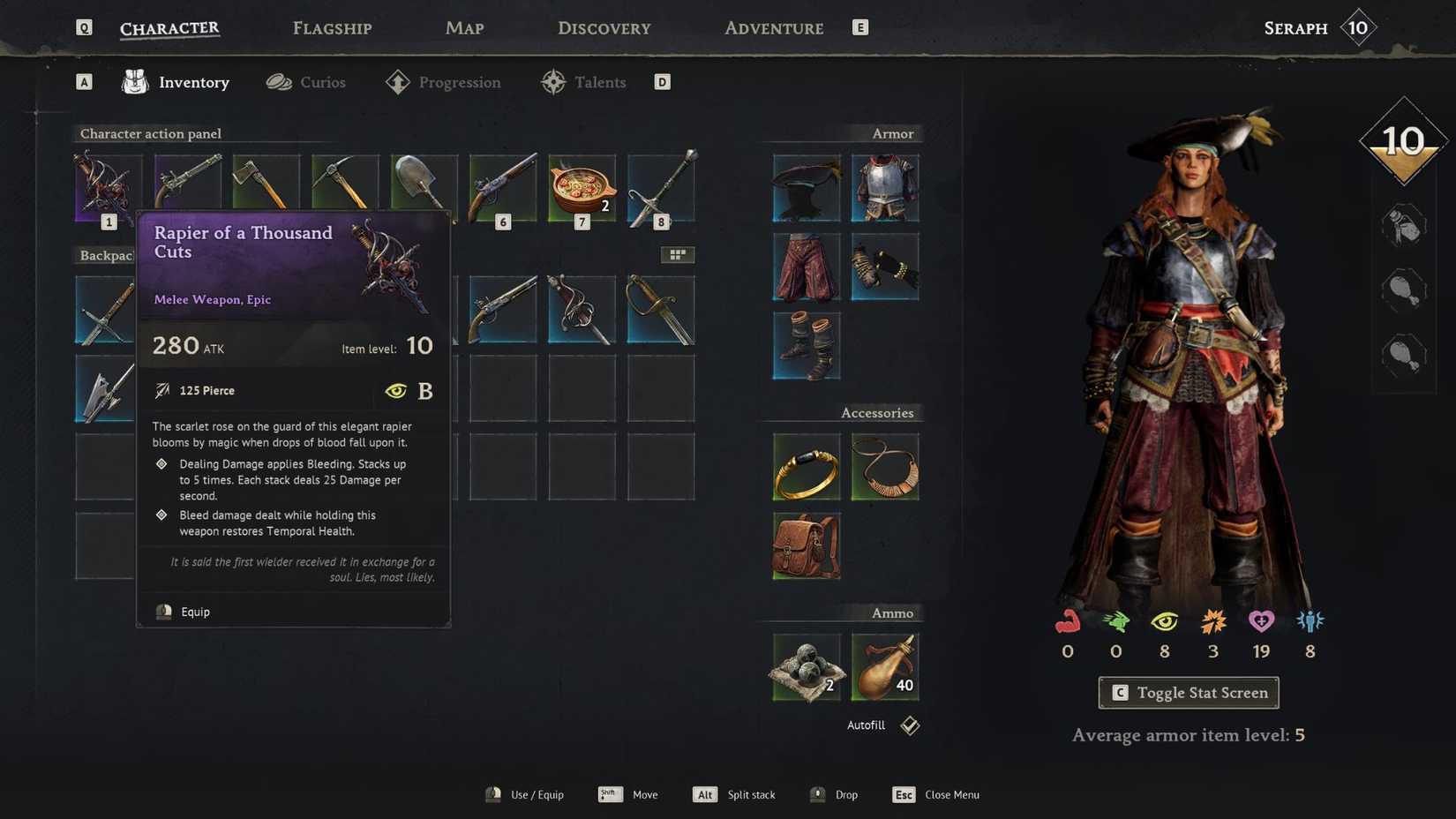Select the Progression diamond icon
1456x819 pixels.
click(x=396, y=81)
